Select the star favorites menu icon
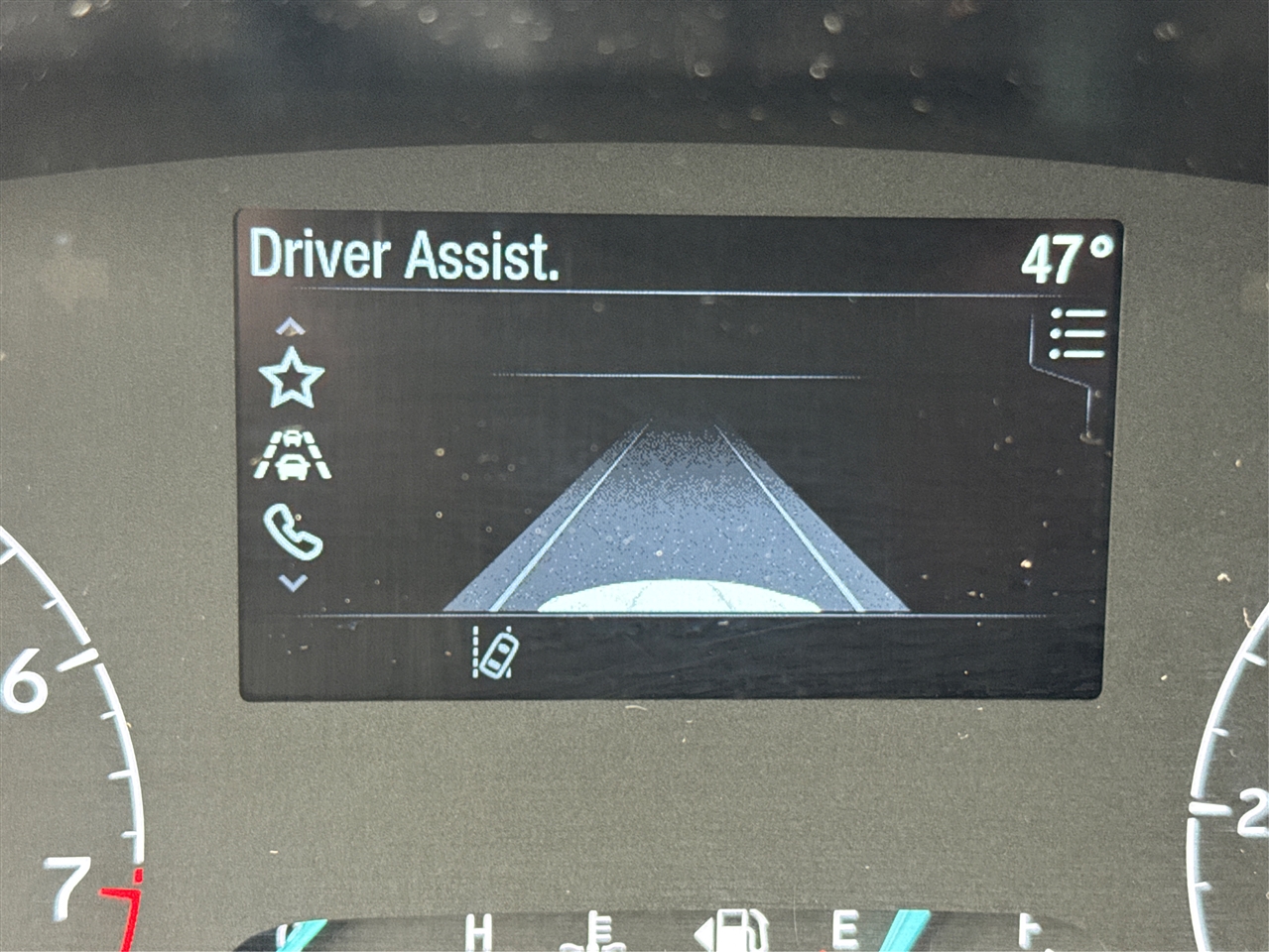The width and height of the screenshot is (1269, 952). [291, 378]
